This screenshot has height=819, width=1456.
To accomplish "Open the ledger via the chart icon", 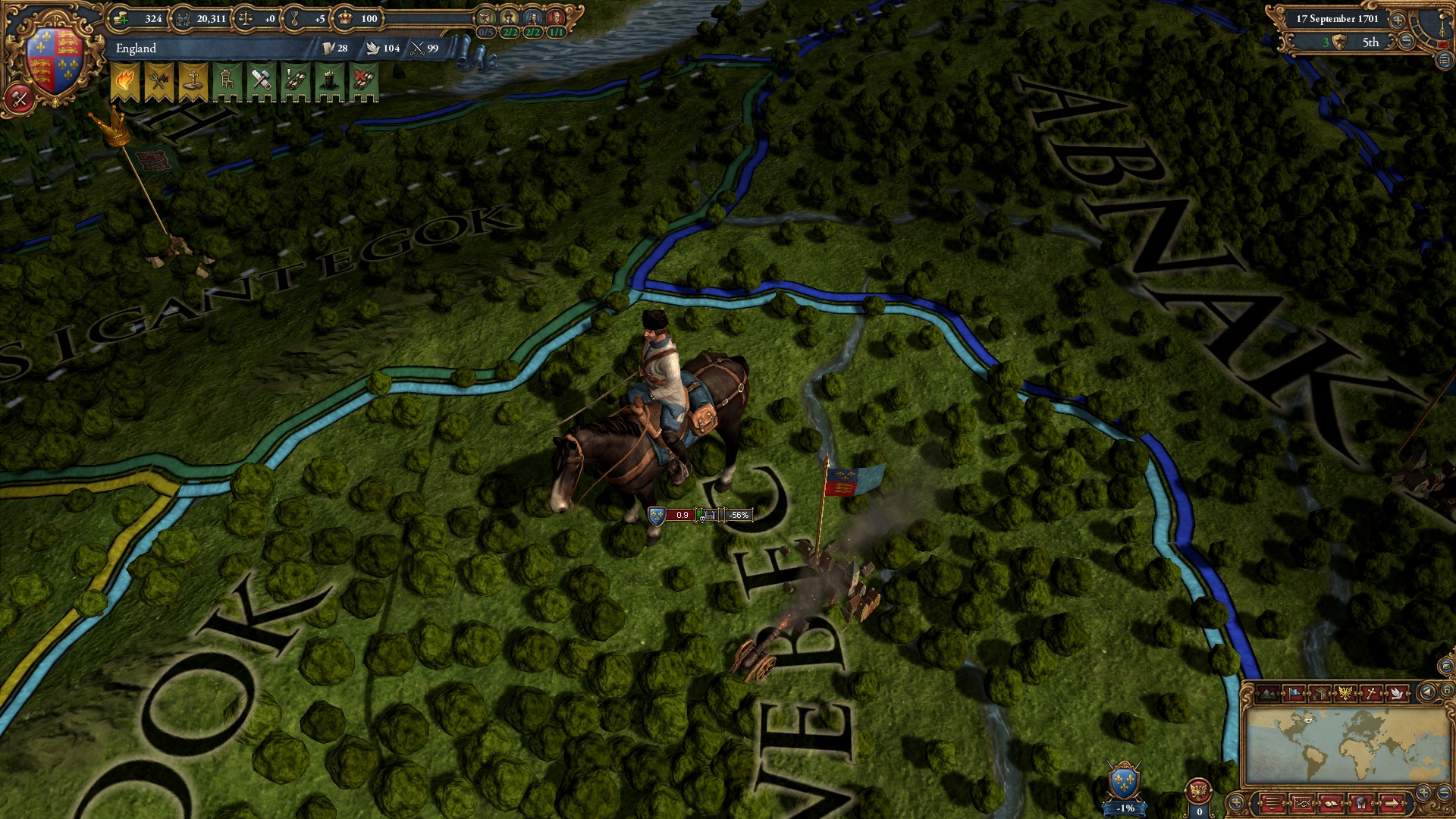I will pos(1302,804).
